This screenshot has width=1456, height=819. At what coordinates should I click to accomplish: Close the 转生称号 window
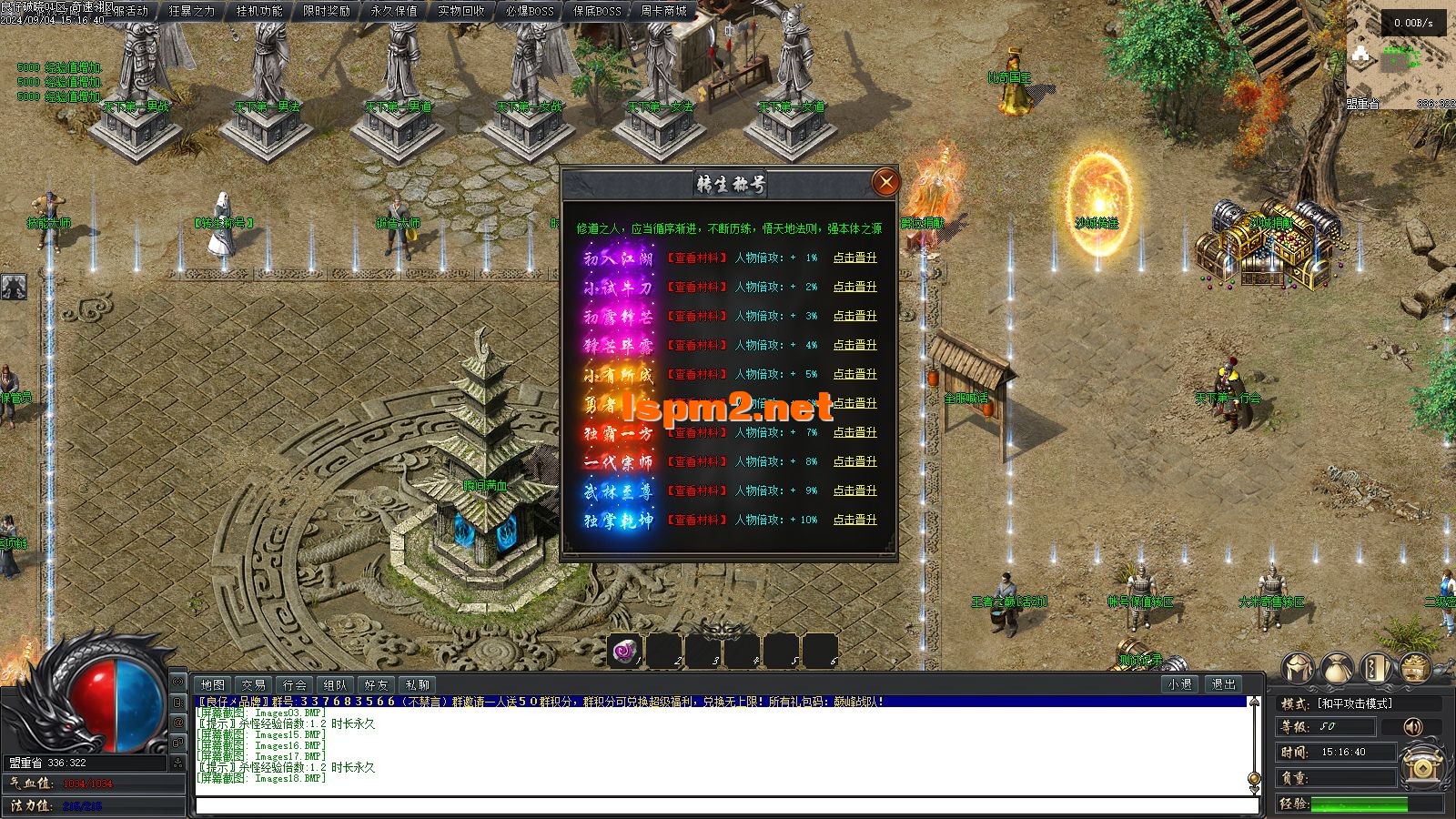[885, 182]
